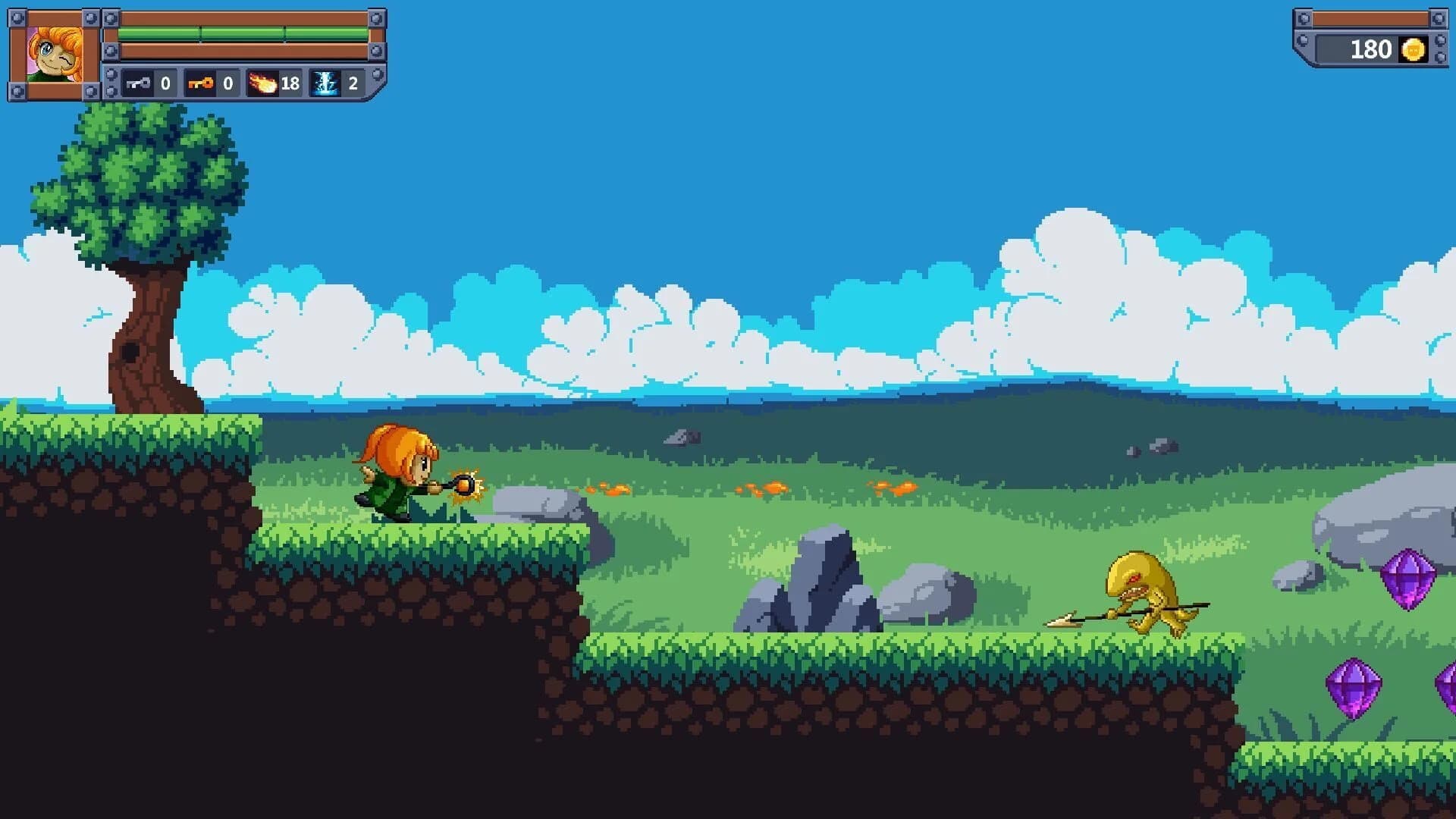
Task: Select the silver key icon in the HUD
Action: 137,83
